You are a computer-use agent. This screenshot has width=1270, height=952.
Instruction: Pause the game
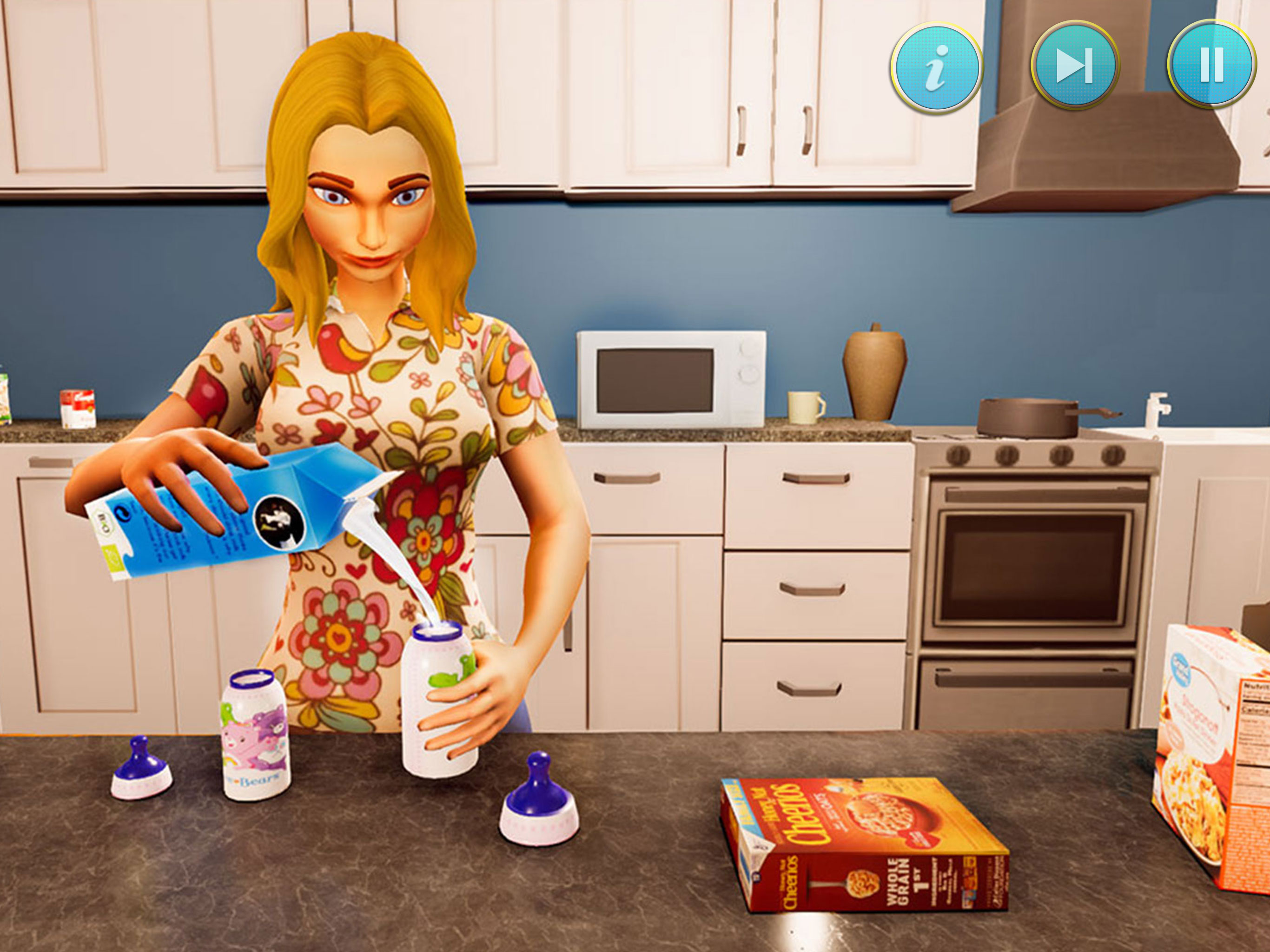[x=1211, y=64]
